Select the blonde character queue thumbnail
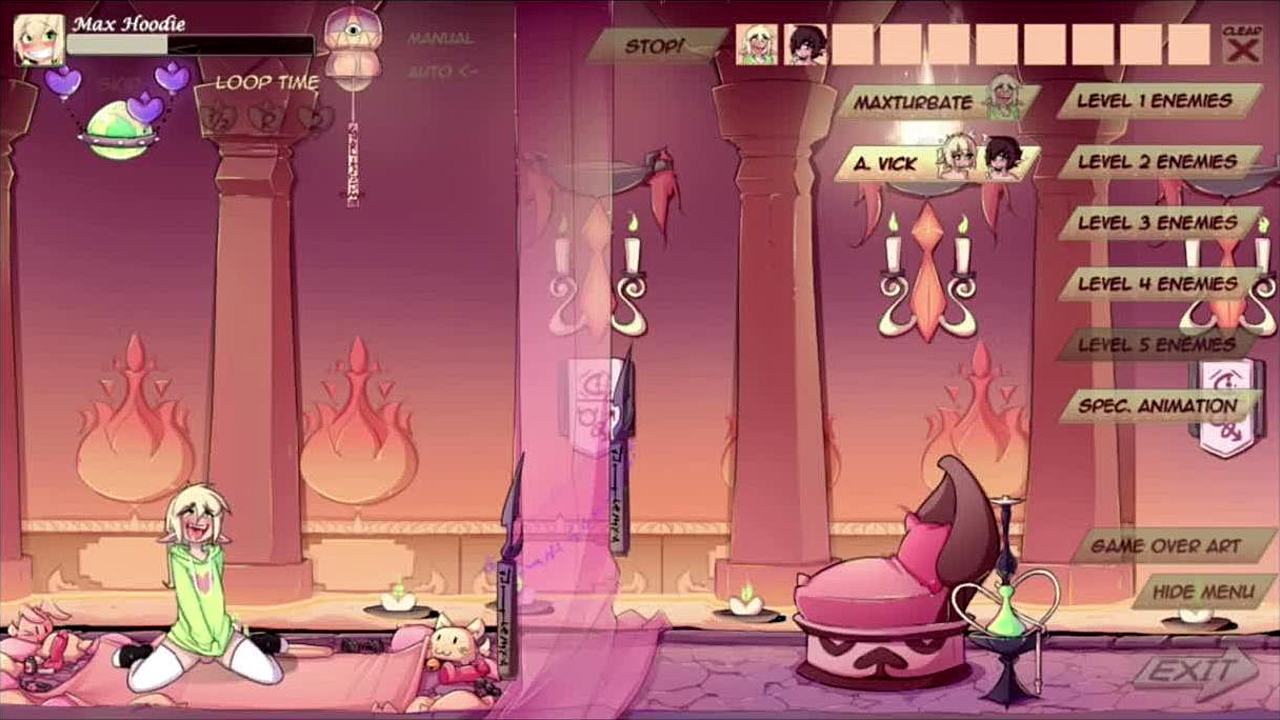Viewport: 1280px width, 720px height. click(x=757, y=45)
